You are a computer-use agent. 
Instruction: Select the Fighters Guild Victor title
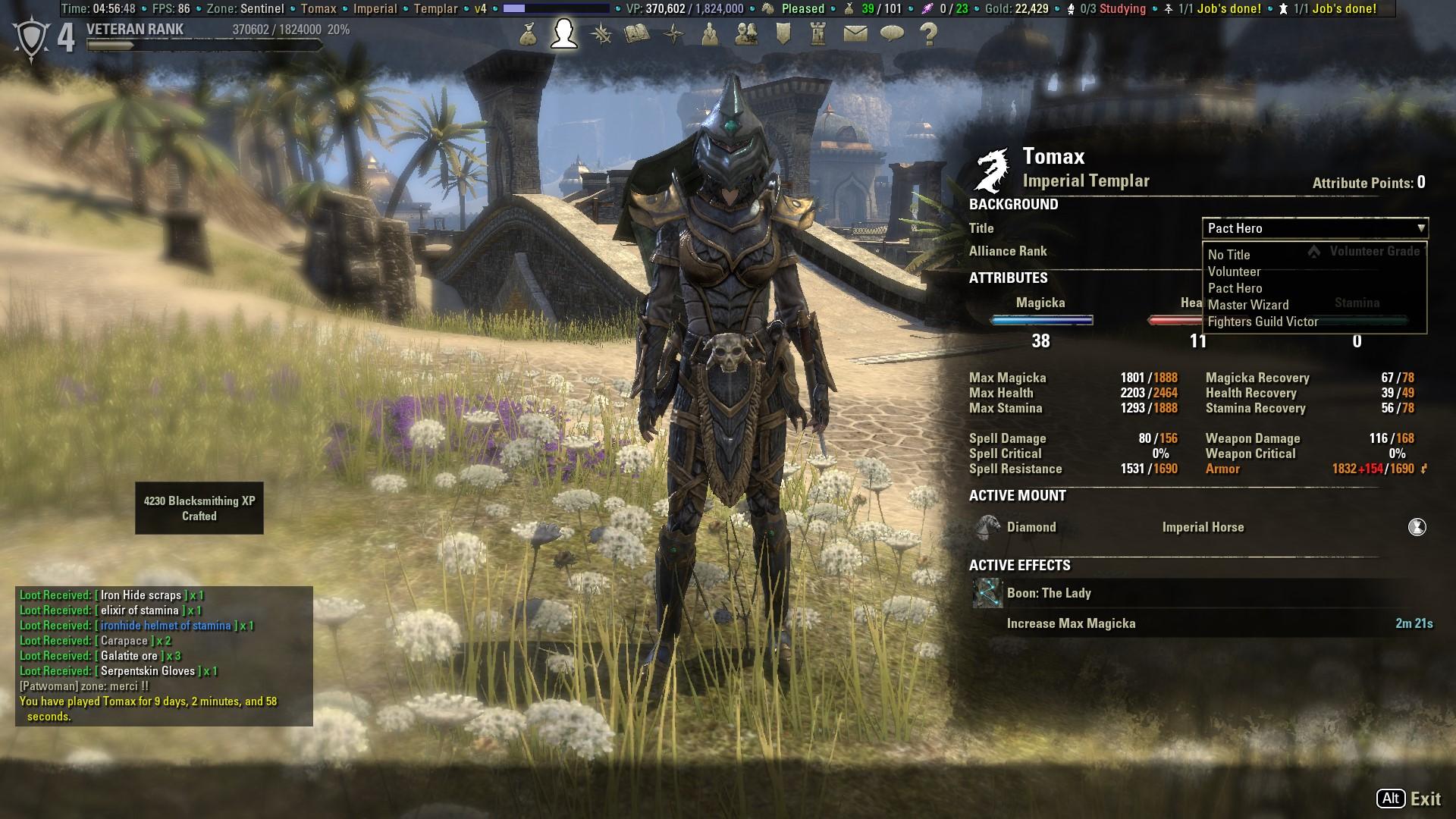click(1263, 322)
